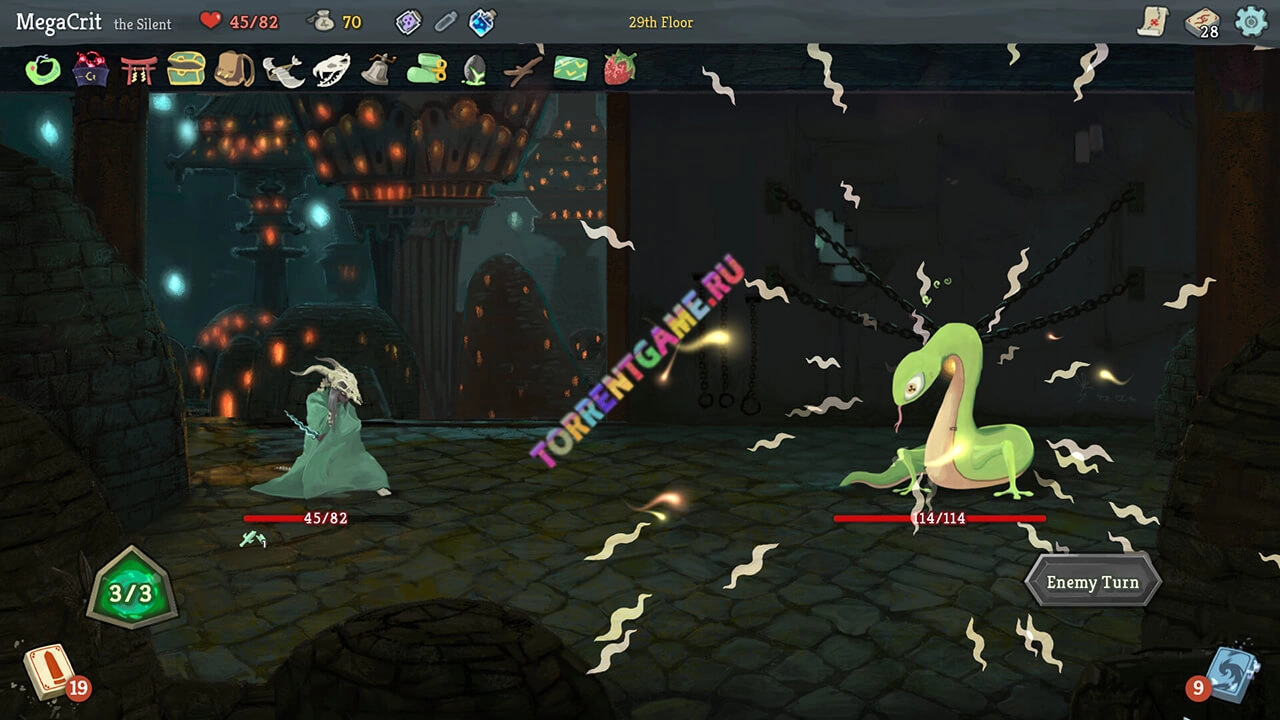Inspect the bell relic
1280x720 pixels.
click(x=378, y=69)
